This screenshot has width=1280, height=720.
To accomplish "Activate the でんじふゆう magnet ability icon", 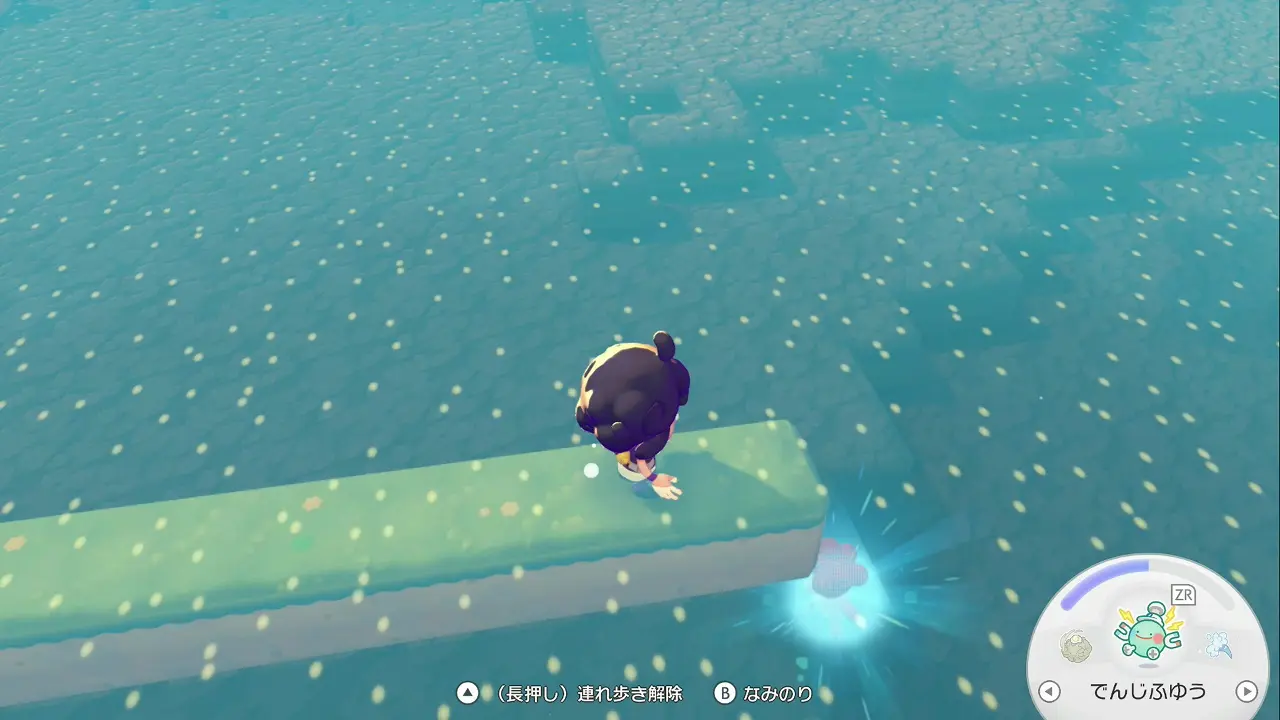I will pos(1148,634).
